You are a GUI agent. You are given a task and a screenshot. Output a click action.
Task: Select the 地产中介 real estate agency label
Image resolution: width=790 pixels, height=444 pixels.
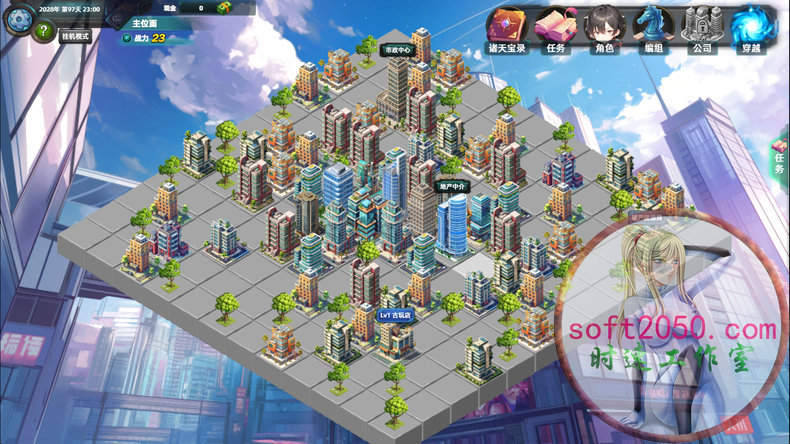point(453,186)
